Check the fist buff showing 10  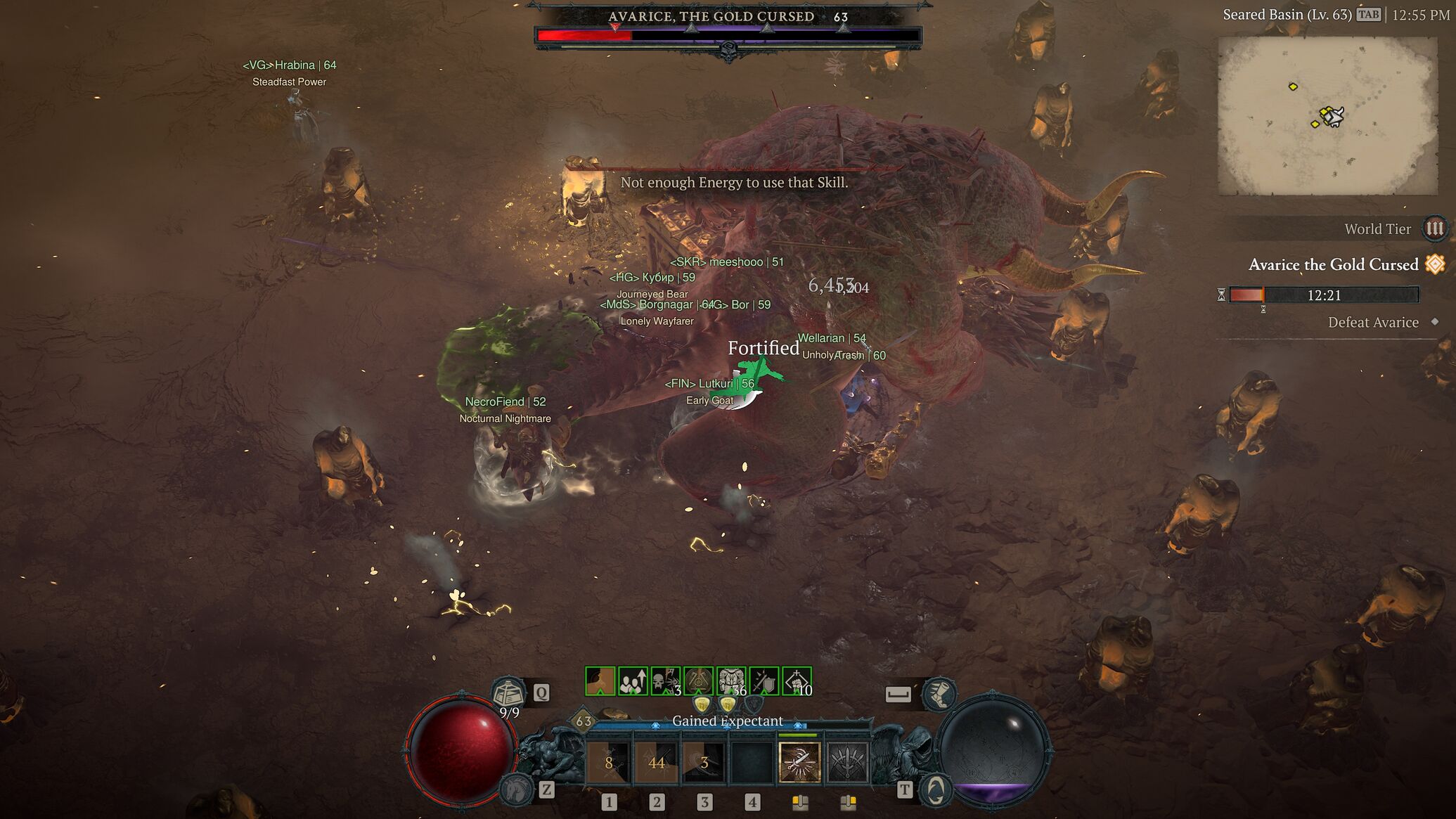(x=797, y=681)
